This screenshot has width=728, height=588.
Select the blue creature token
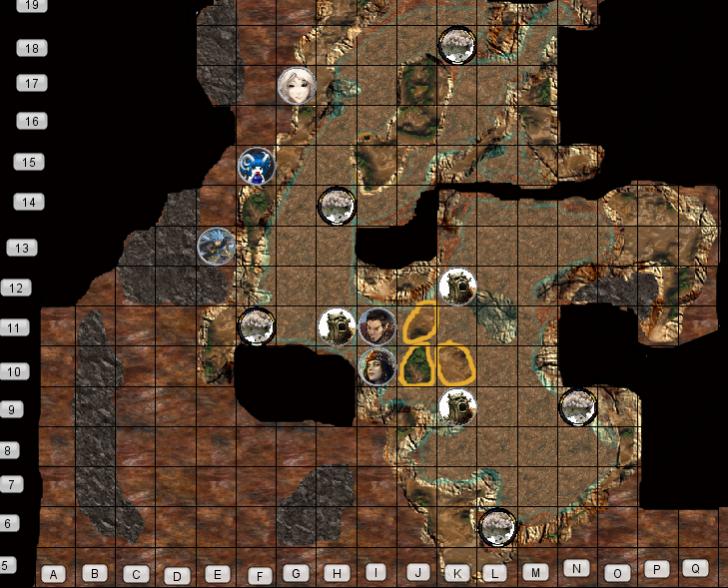(x=257, y=166)
